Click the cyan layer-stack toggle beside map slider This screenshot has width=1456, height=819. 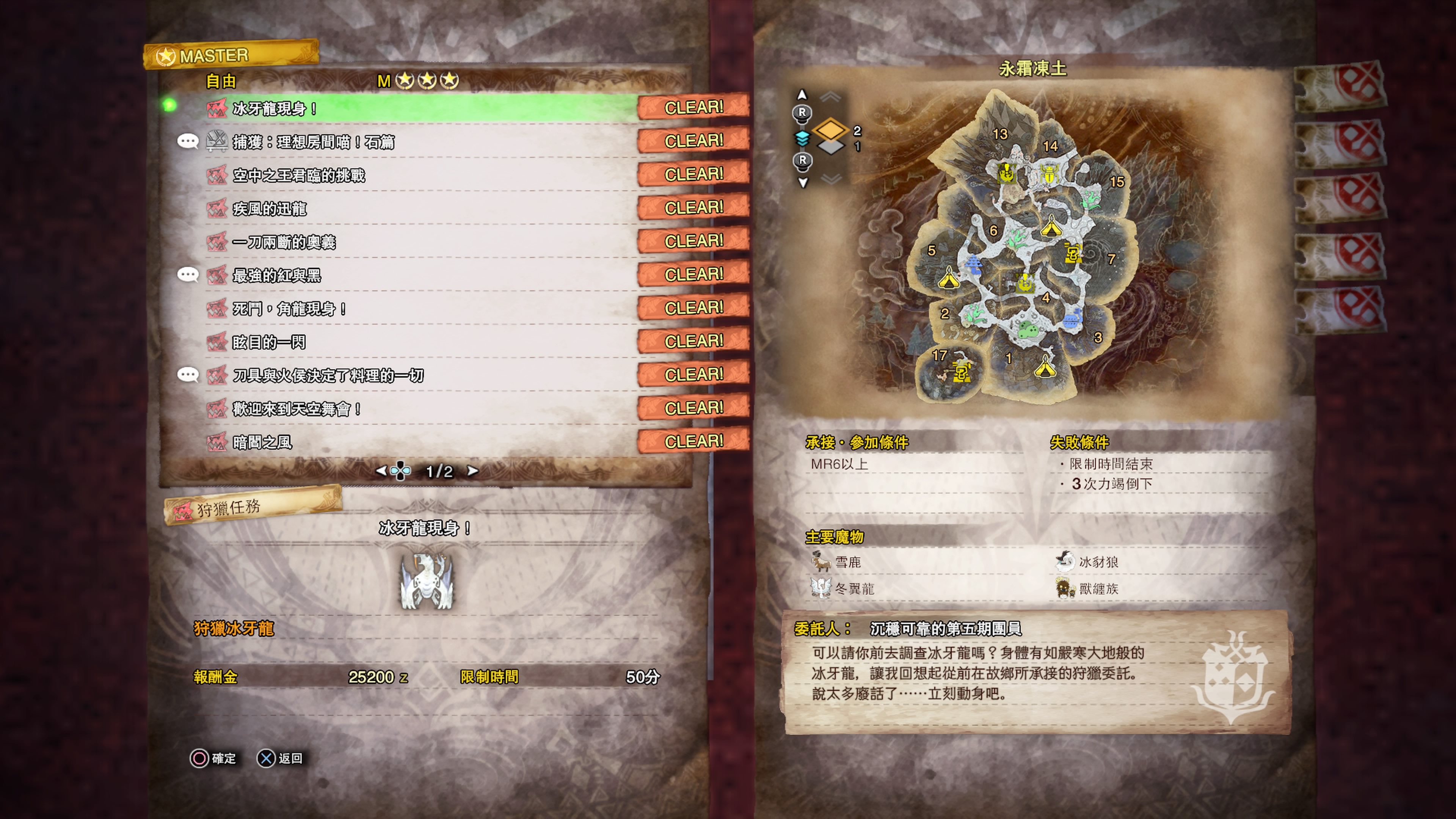pyautogui.click(x=803, y=139)
